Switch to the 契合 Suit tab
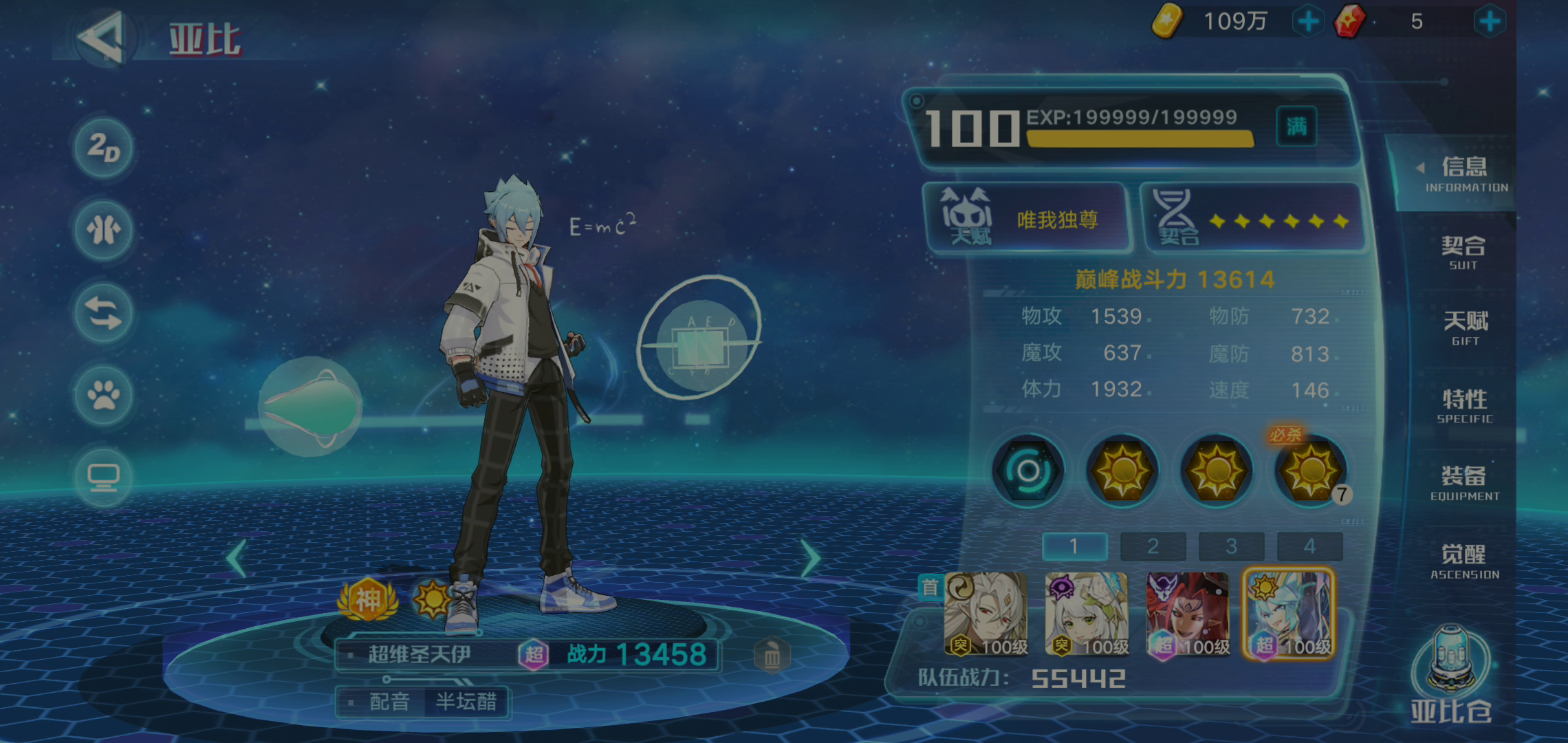The image size is (1568, 743). (x=1463, y=252)
